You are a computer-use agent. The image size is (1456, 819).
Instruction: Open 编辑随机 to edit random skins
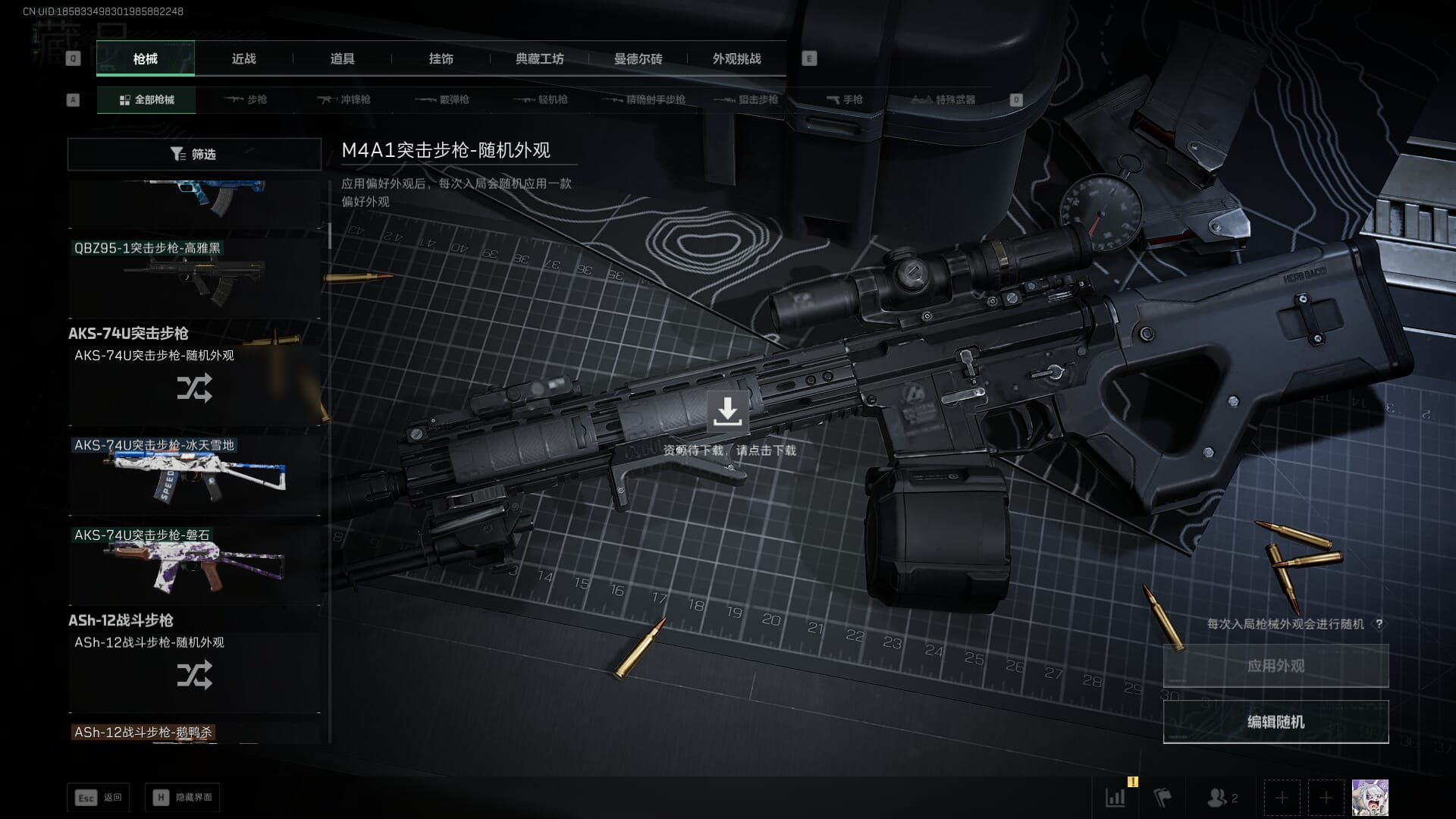coord(1276,722)
